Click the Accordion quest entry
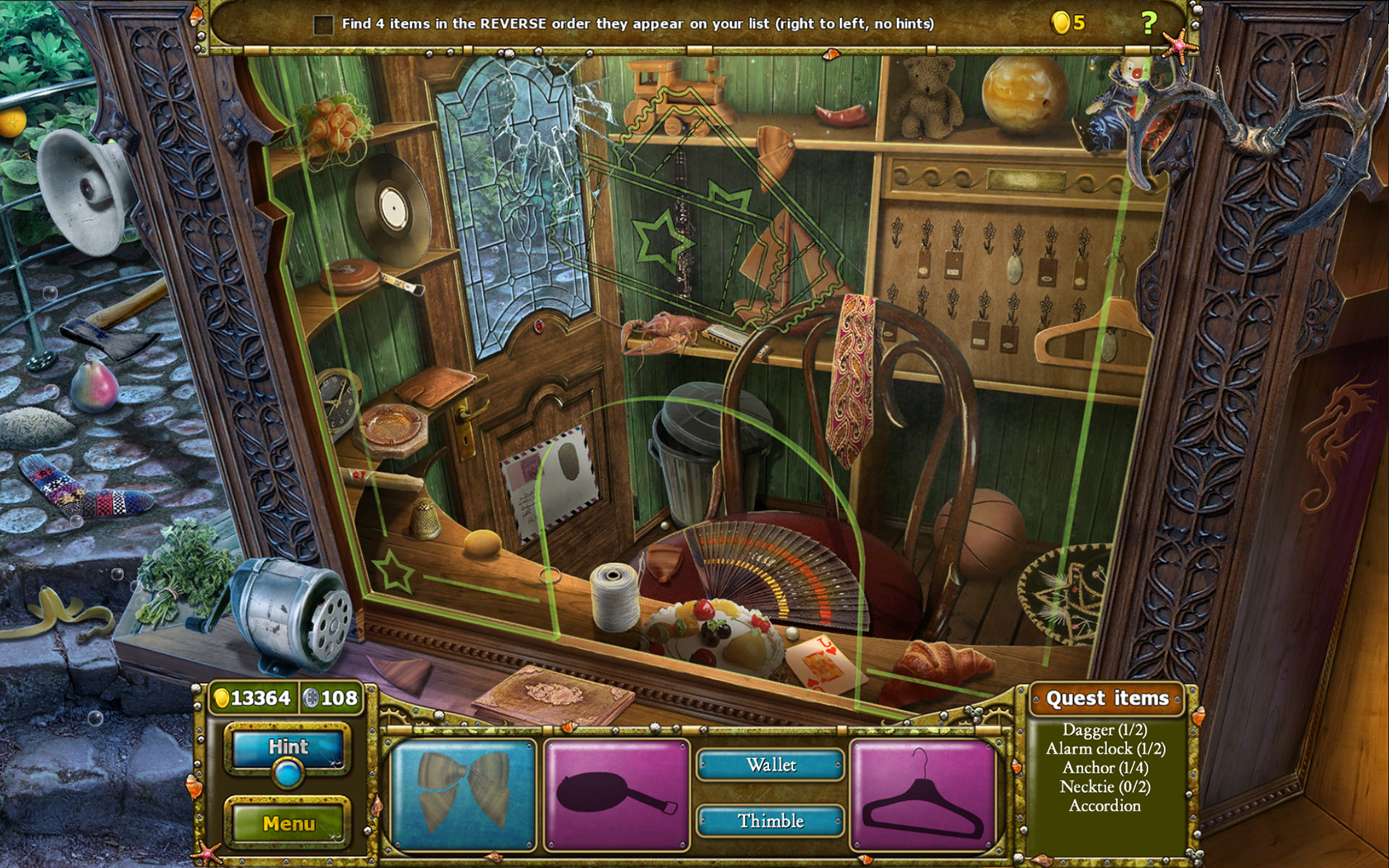Viewport: 1389px width, 868px height. 1105,806
